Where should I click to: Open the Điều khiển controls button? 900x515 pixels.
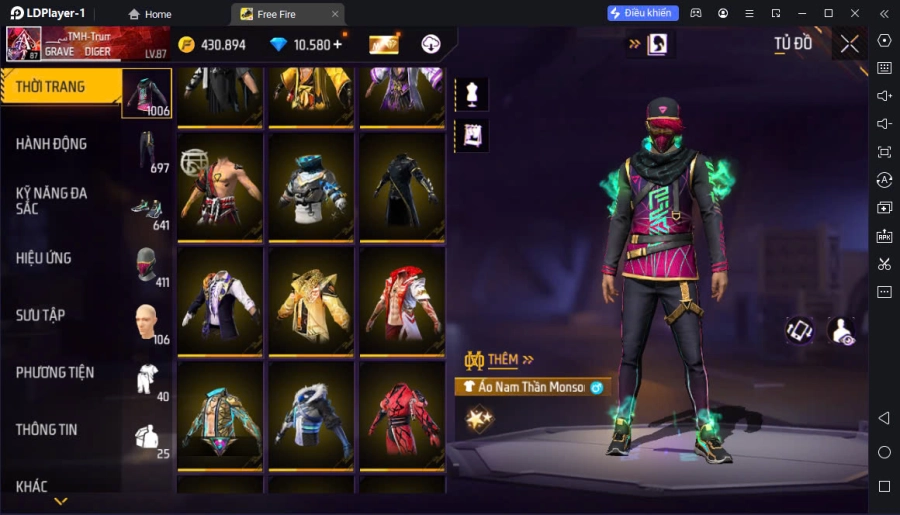pyautogui.click(x=643, y=13)
